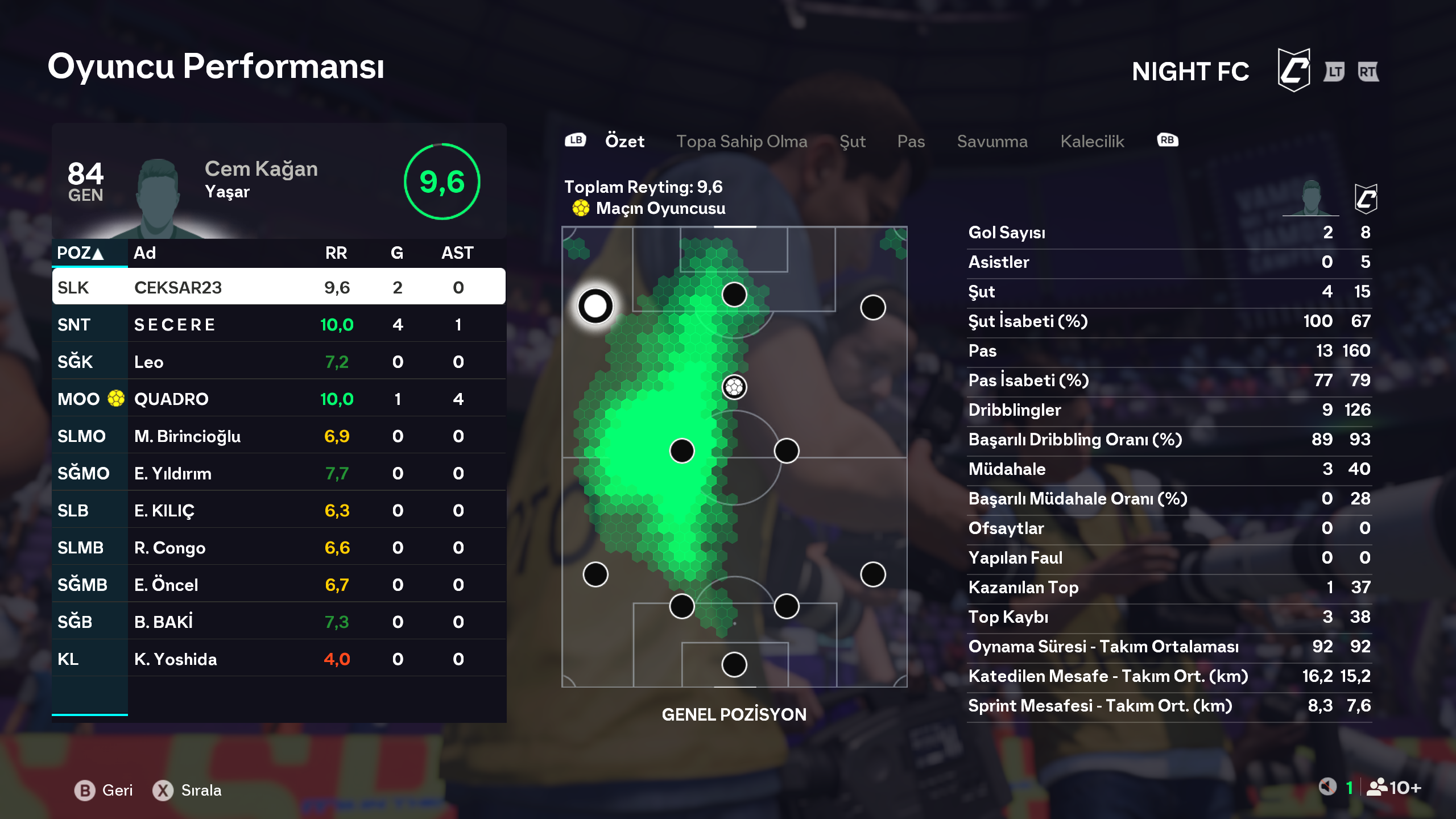Open the Kalecilik tab
The image size is (1456, 819).
[1092, 141]
